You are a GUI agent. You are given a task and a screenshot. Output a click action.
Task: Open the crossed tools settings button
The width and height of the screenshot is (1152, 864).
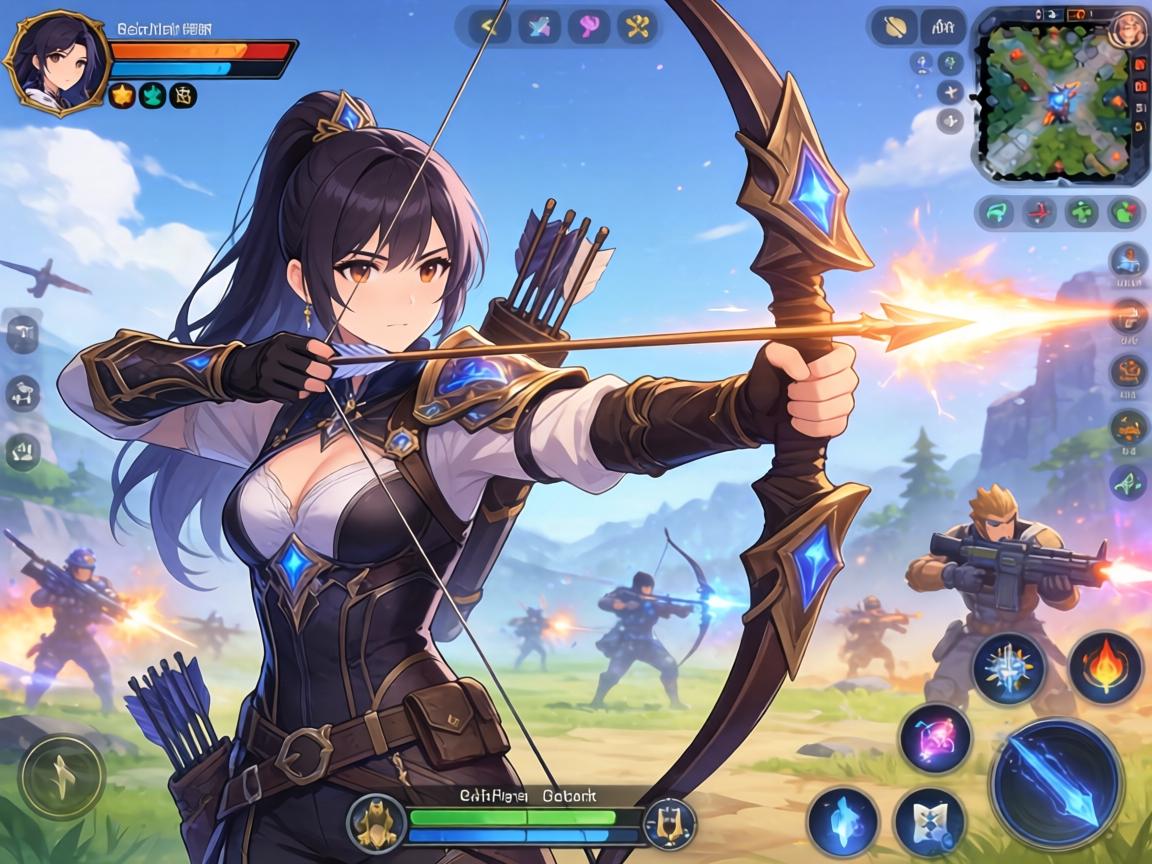coord(635,26)
